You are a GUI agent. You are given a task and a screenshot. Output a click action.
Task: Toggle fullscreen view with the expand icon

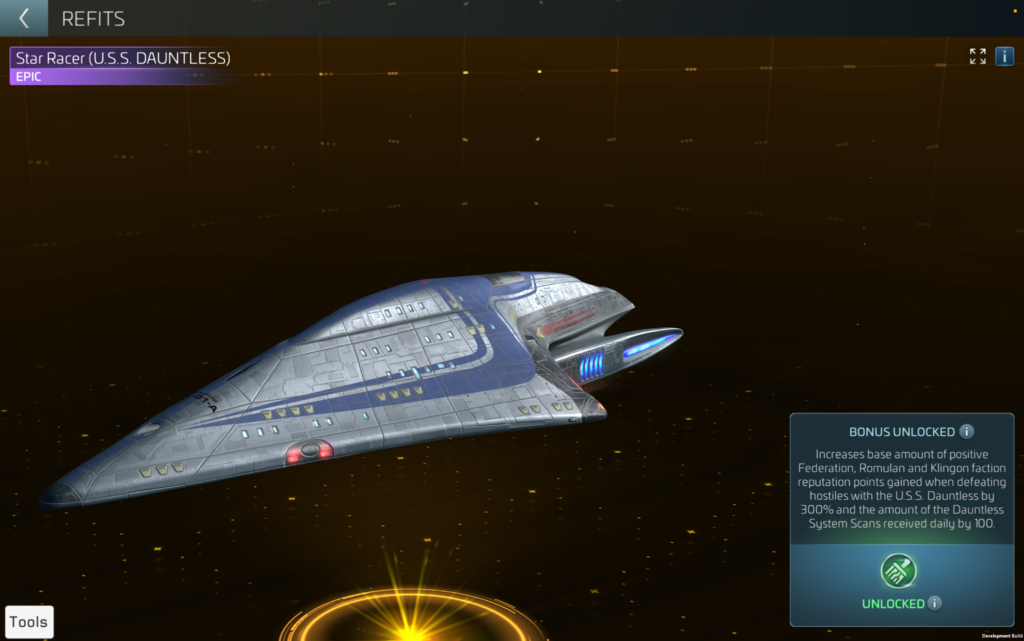click(977, 56)
